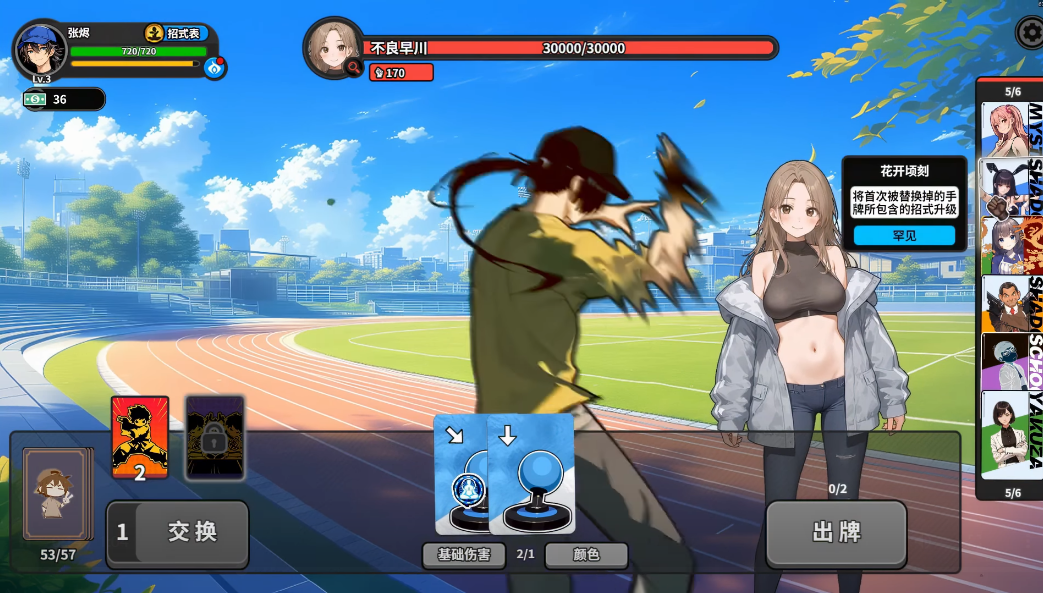
Task: Open the draw deck pile
Action: tap(58, 495)
